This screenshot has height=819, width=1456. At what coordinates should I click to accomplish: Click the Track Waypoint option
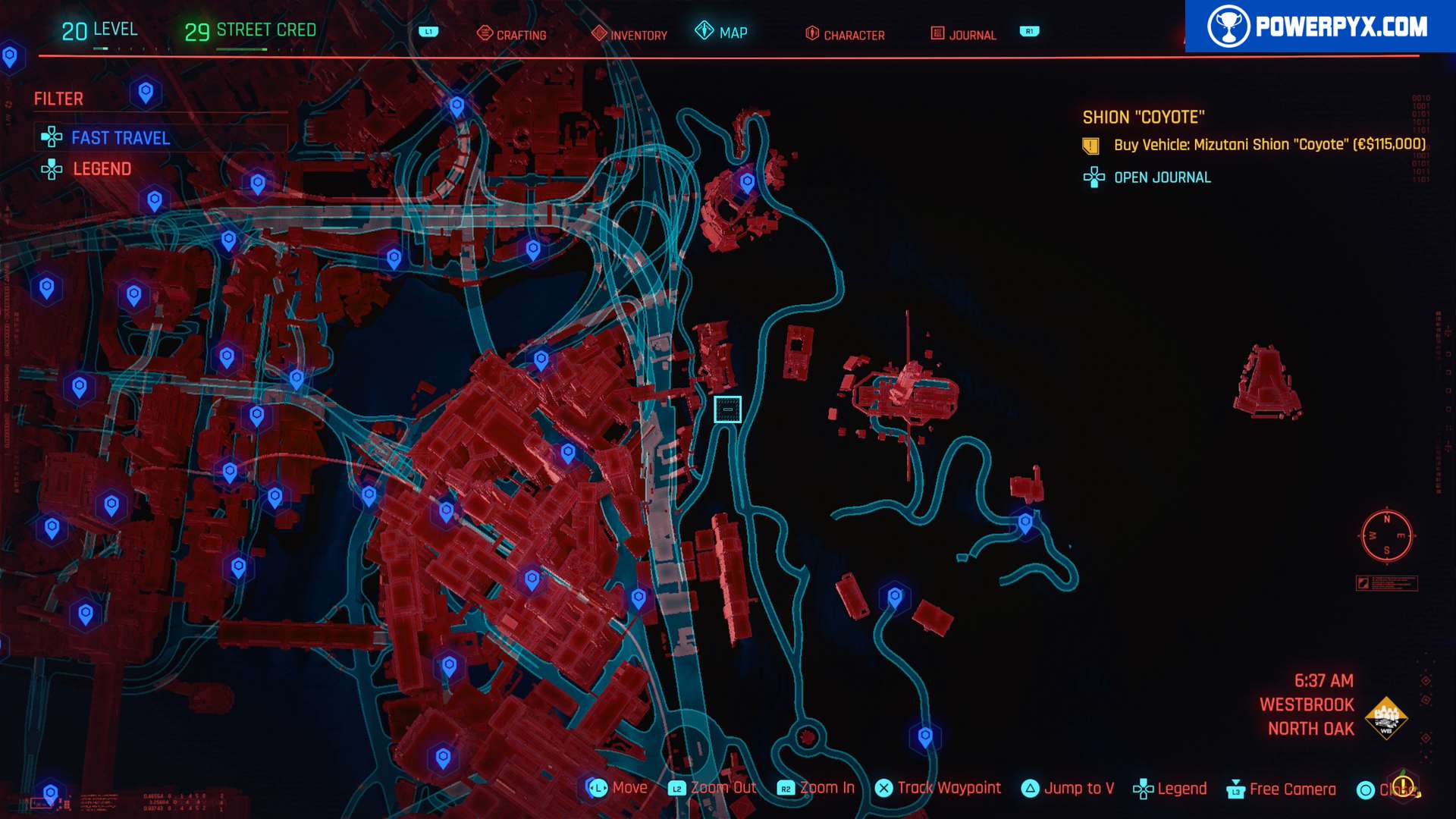(x=938, y=789)
